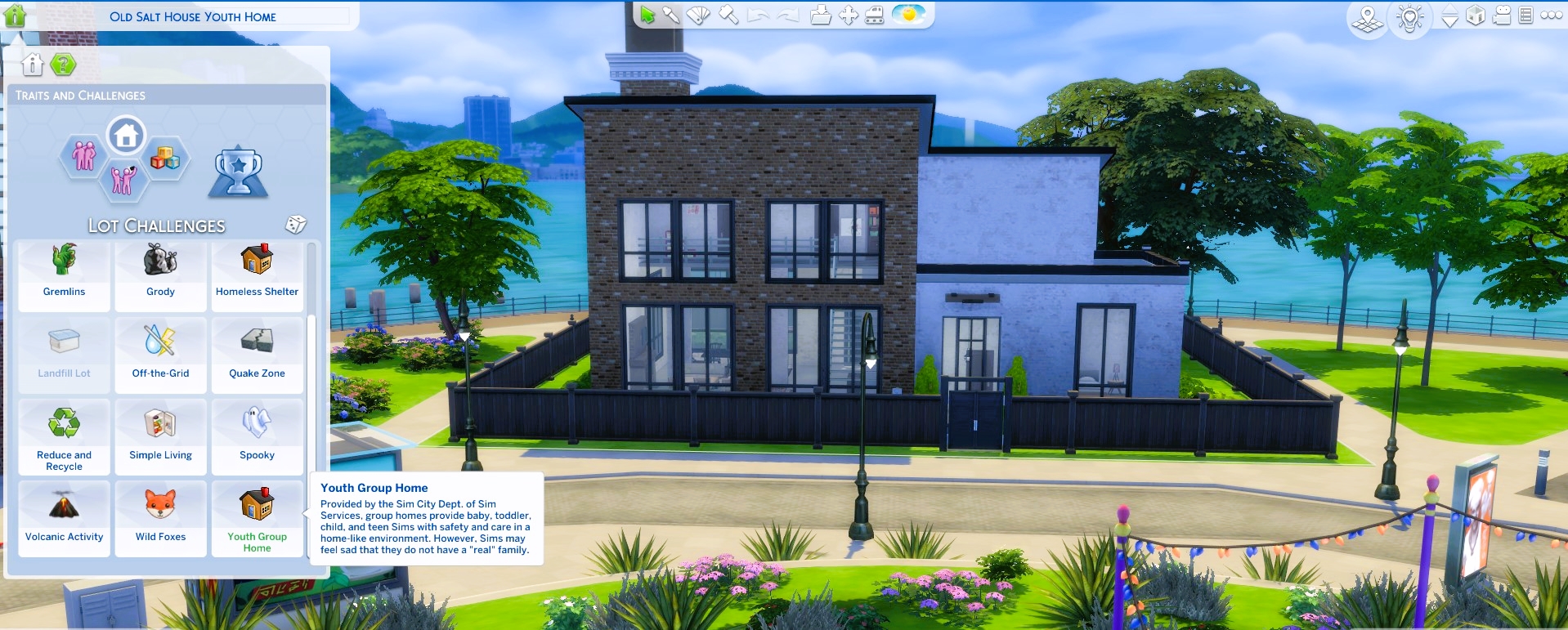1568x630 pixels.
Task: Save the lot to your library
Action: click(820, 15)
